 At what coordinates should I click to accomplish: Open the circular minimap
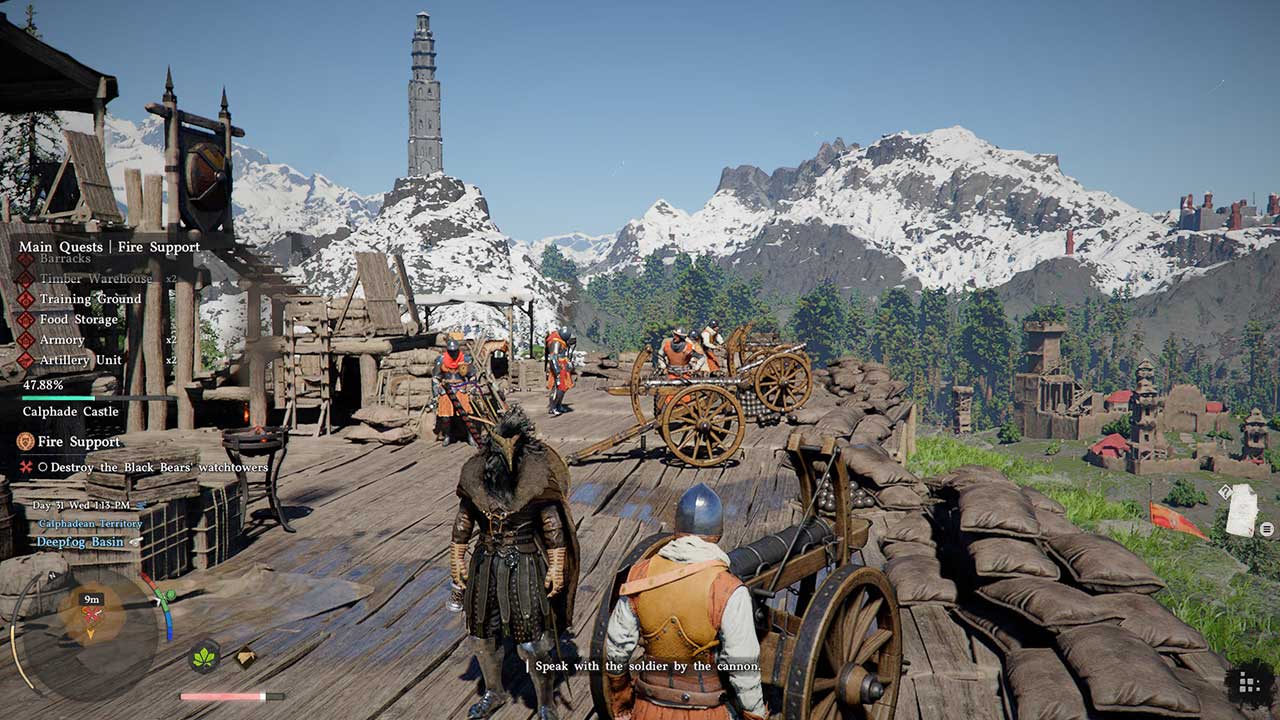pos(91,628)
